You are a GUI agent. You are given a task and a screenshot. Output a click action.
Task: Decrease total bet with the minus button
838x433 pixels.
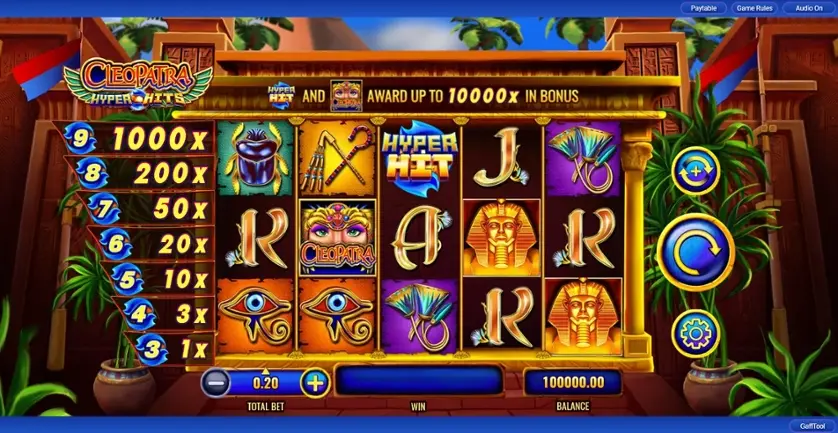click(216, 381)
